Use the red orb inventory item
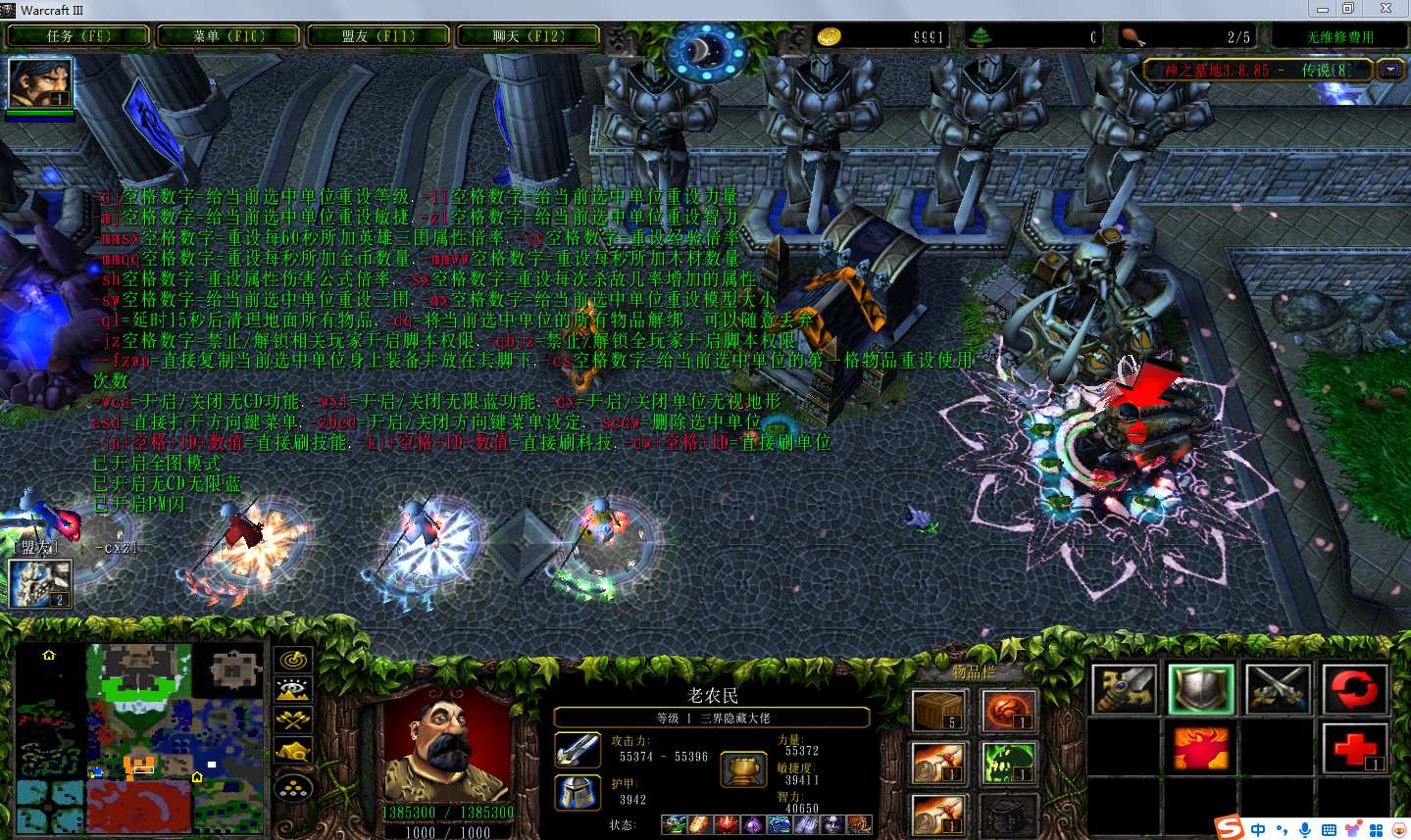 (1008, 711)
